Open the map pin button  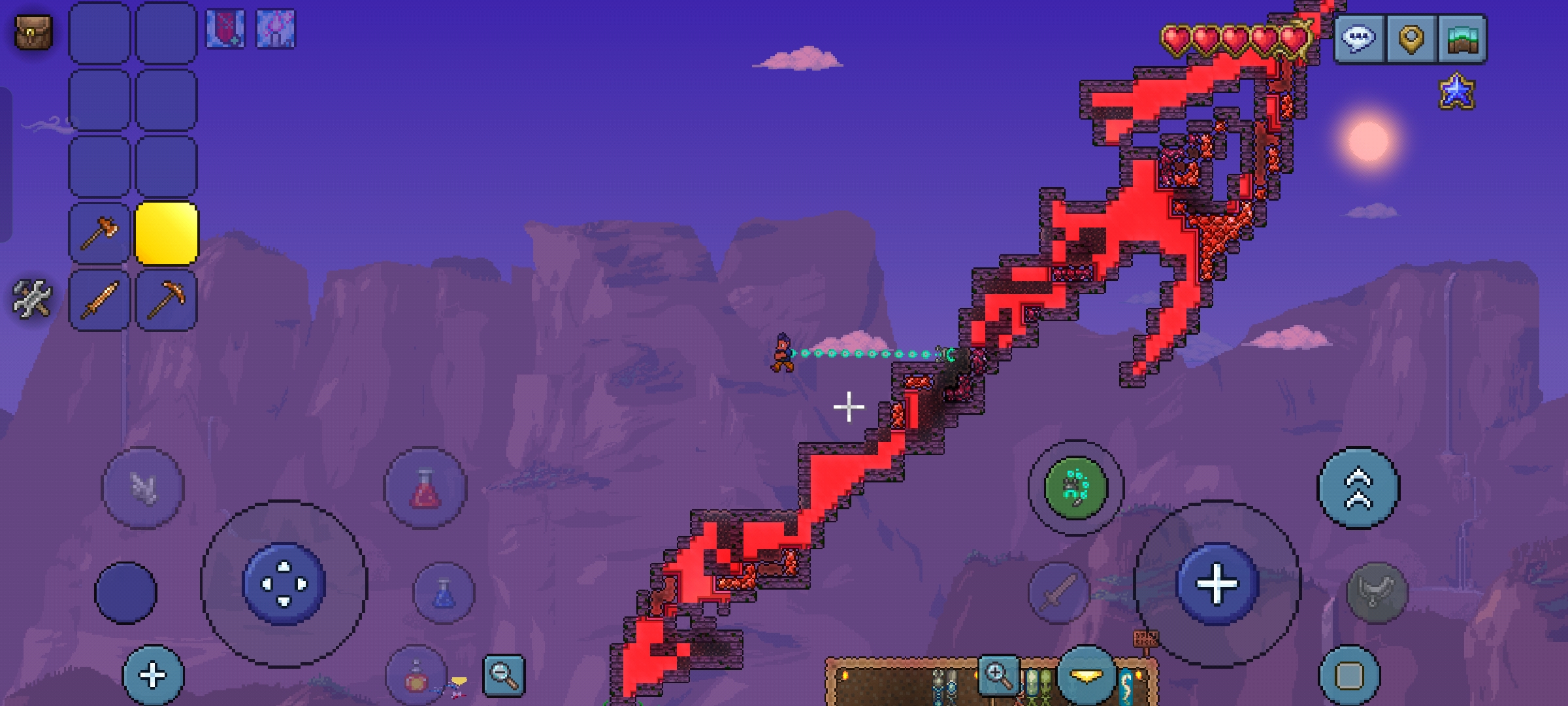click(x=1411, y=39)
